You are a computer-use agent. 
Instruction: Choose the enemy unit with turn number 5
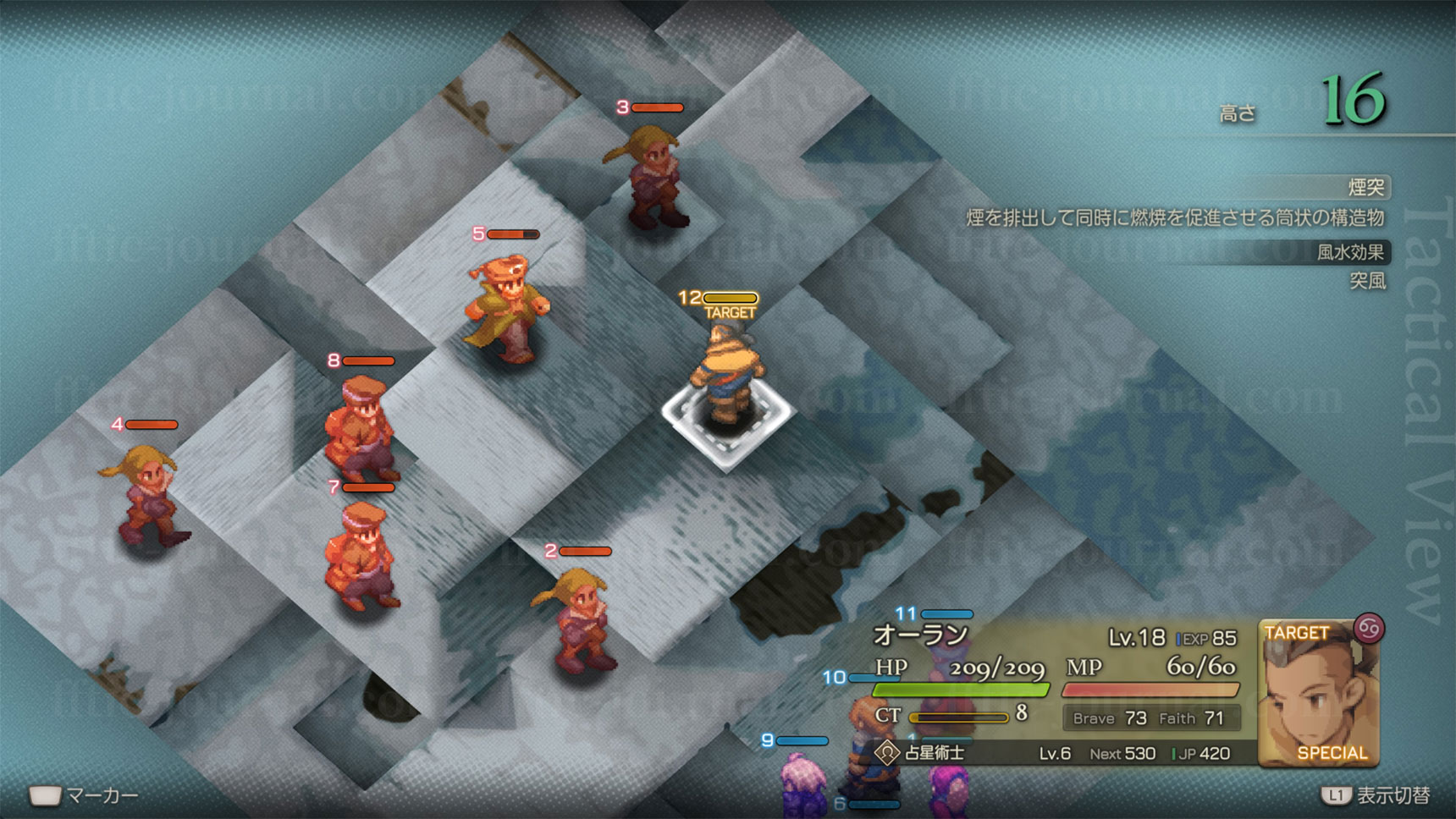point(507,306)
